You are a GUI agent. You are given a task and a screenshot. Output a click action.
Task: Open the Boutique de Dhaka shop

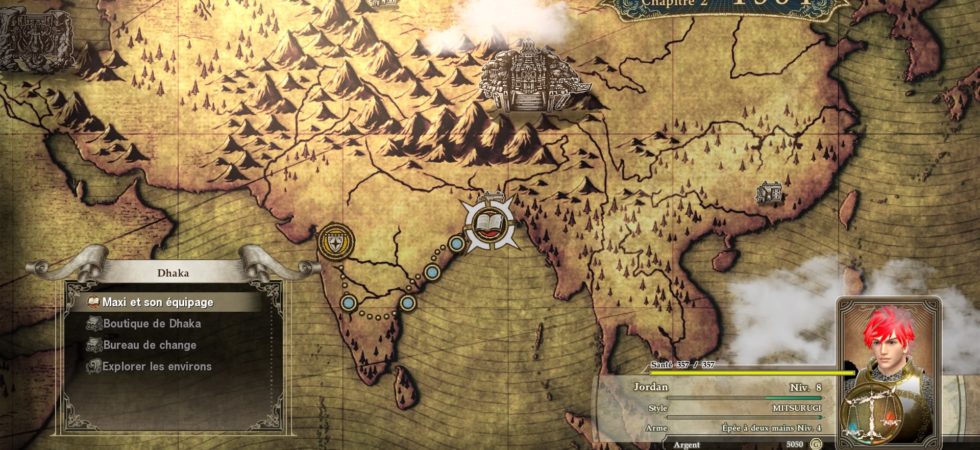click(151, 323)
